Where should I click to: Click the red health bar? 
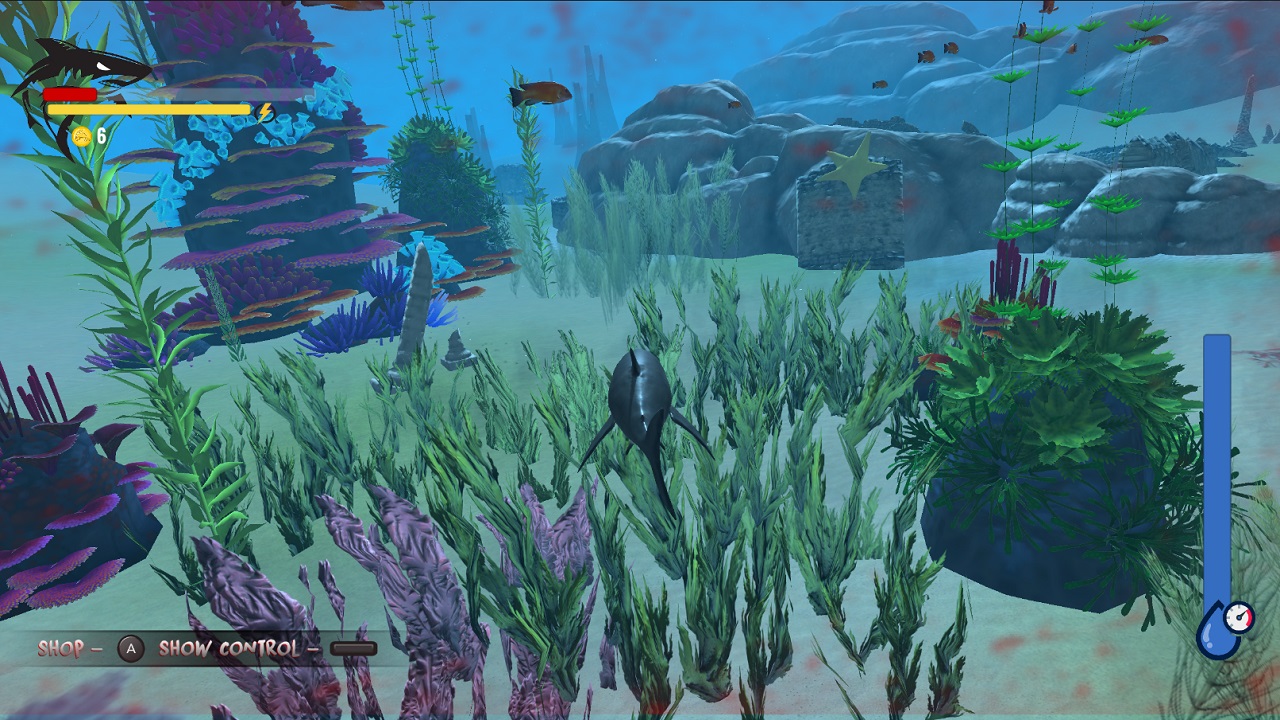click(x=70, y=92)
